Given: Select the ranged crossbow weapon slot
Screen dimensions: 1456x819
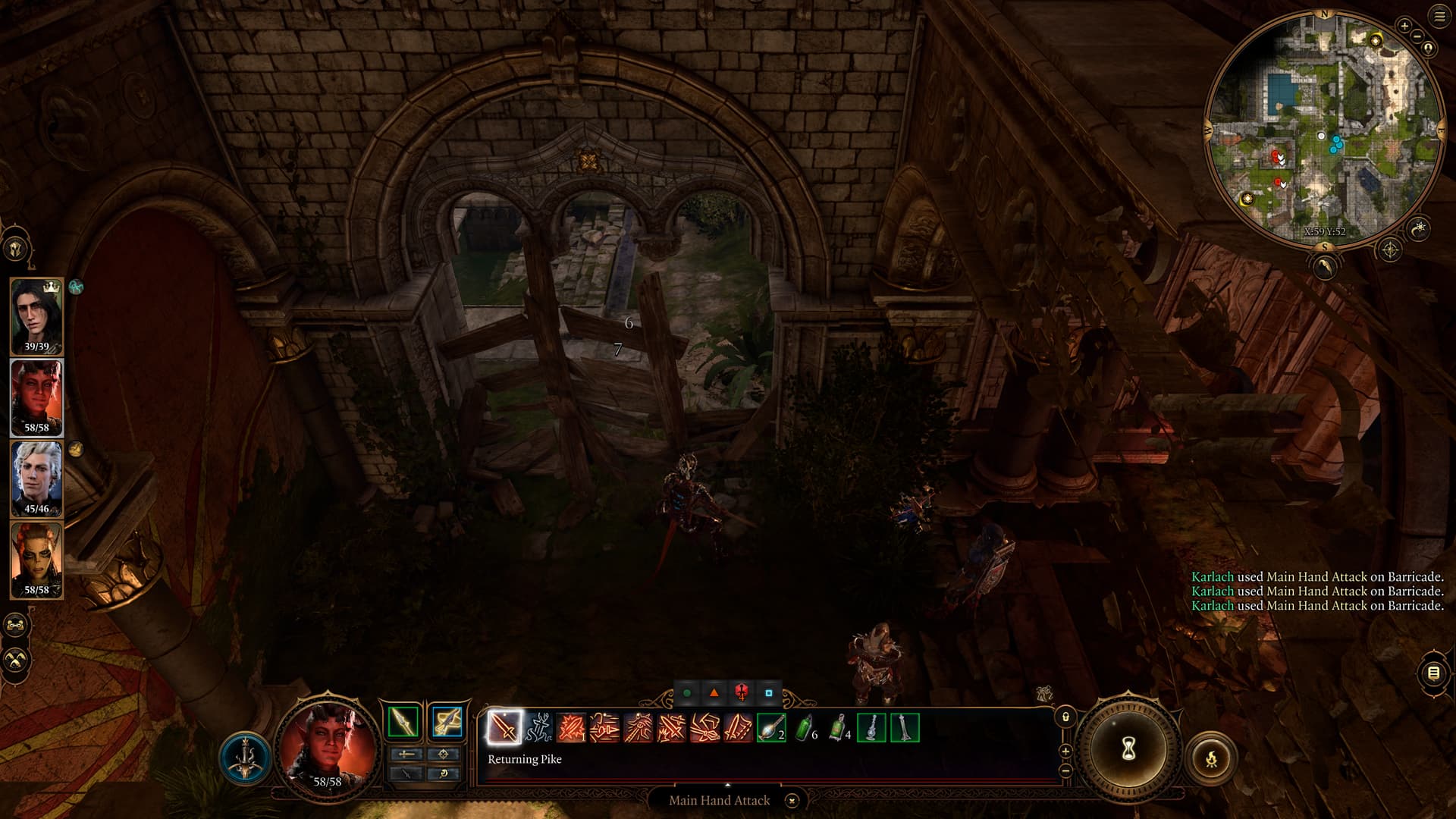Looking at the screenshot, I should click(x=447, y=721).
